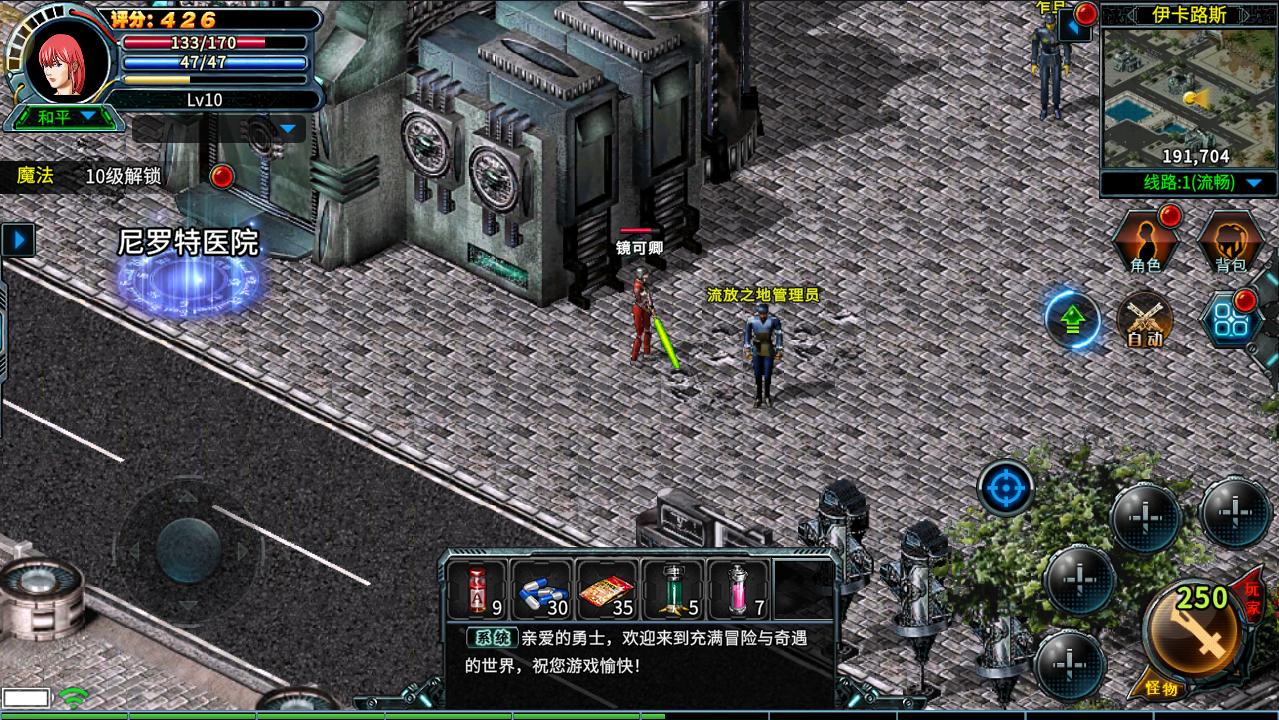Select the 玩家 player target option
Screen dimensions: 1279x720
pyautogui.click(x=1252, y=597)
